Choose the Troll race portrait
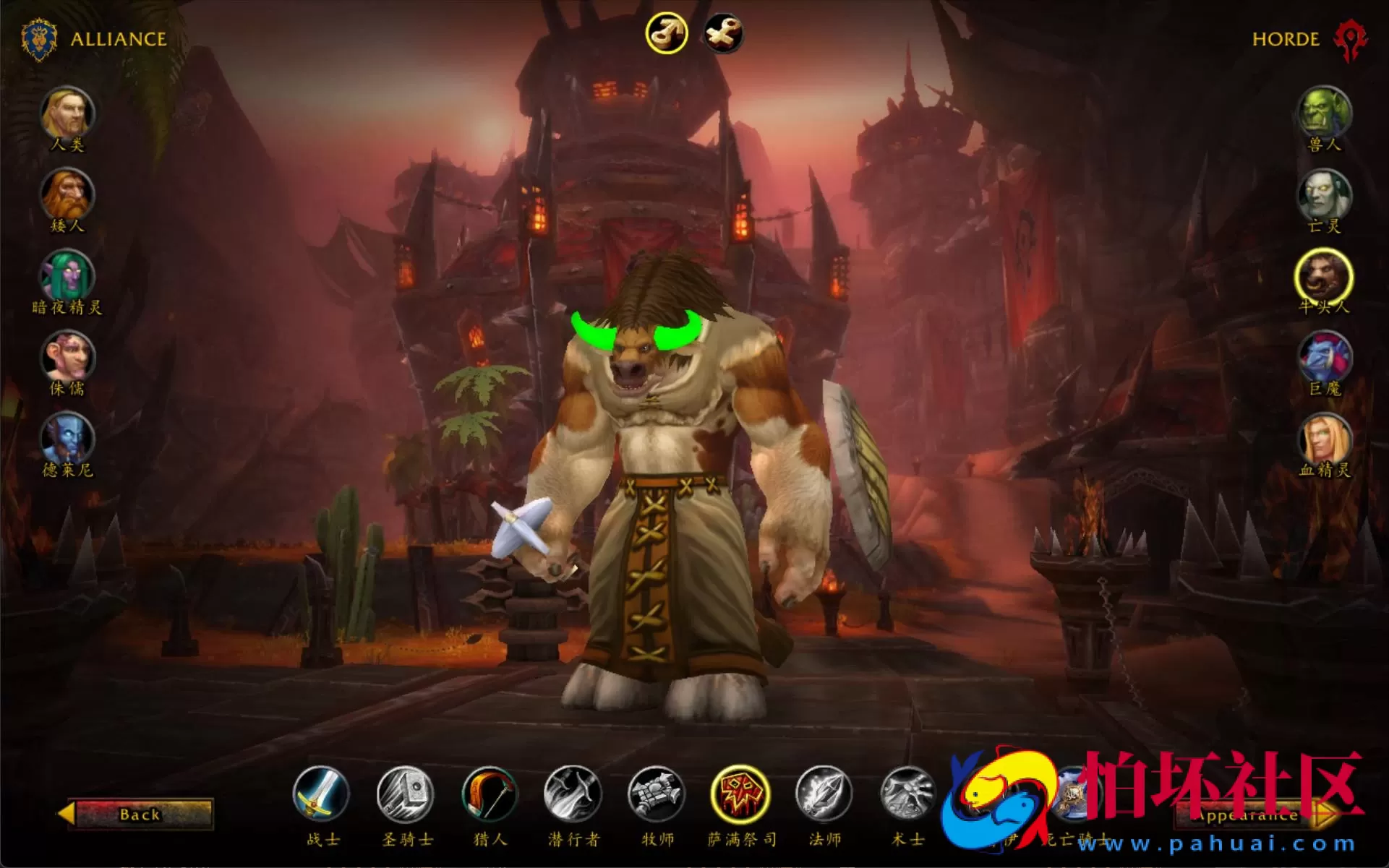Screen dimensions: 1389x868 pos(1324,357)
